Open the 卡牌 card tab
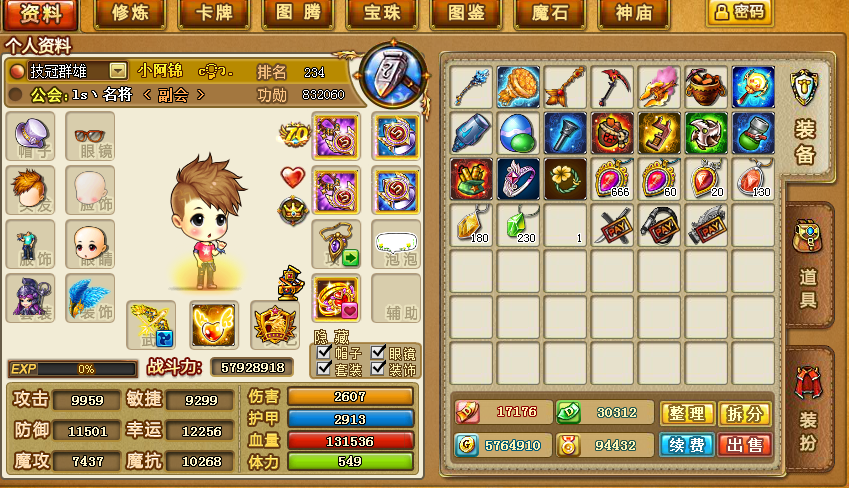849x488 pixels. [214, 14]
